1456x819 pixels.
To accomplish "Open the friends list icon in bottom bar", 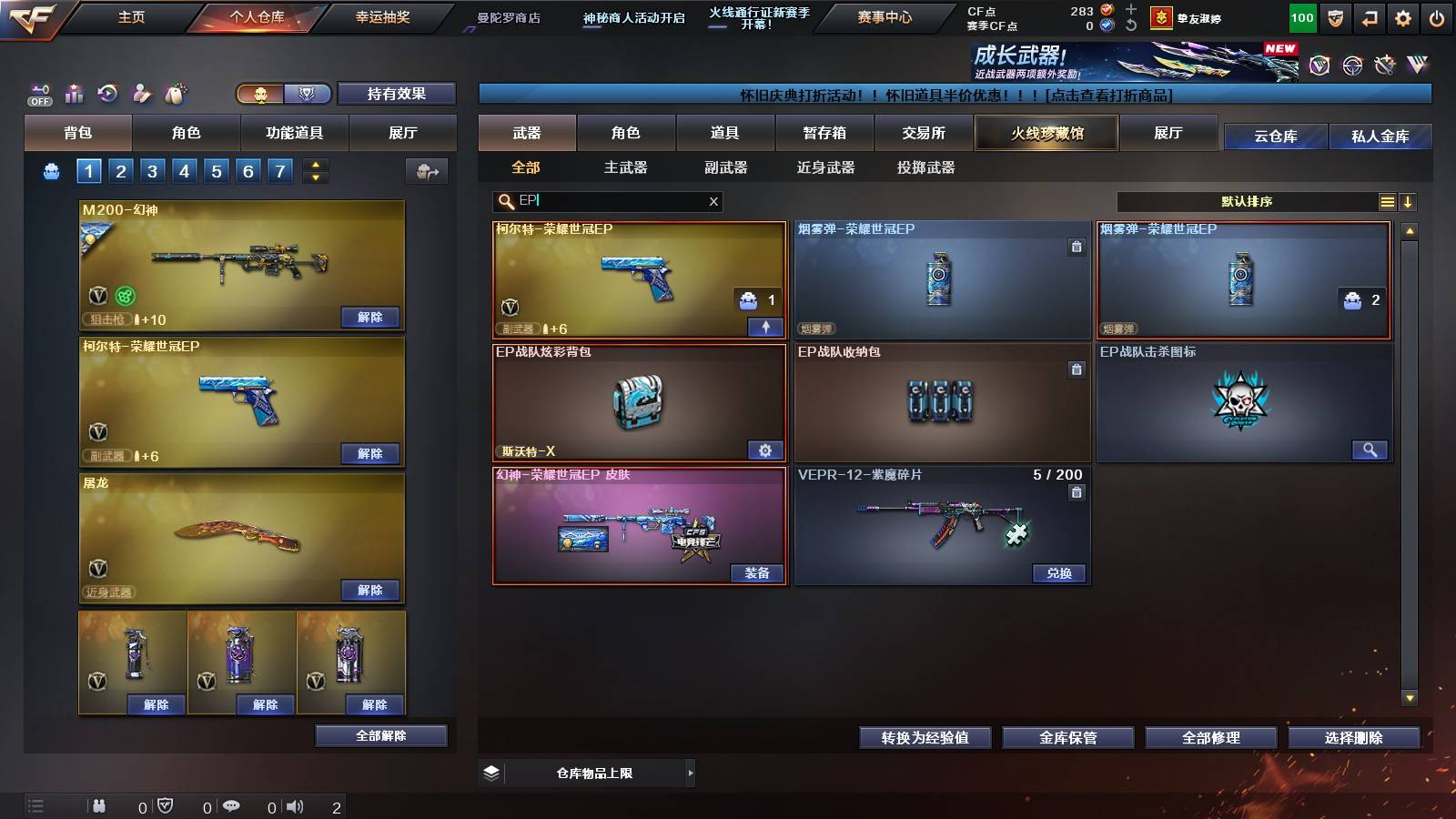I will pos(98,805).
